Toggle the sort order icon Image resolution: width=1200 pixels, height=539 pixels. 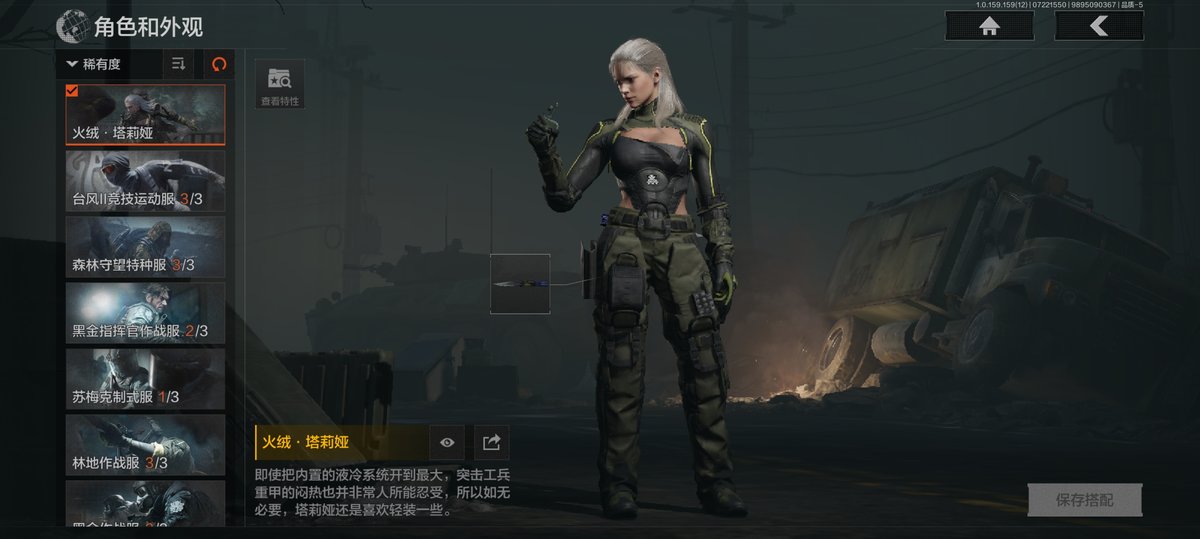click(x=179, y=64)
